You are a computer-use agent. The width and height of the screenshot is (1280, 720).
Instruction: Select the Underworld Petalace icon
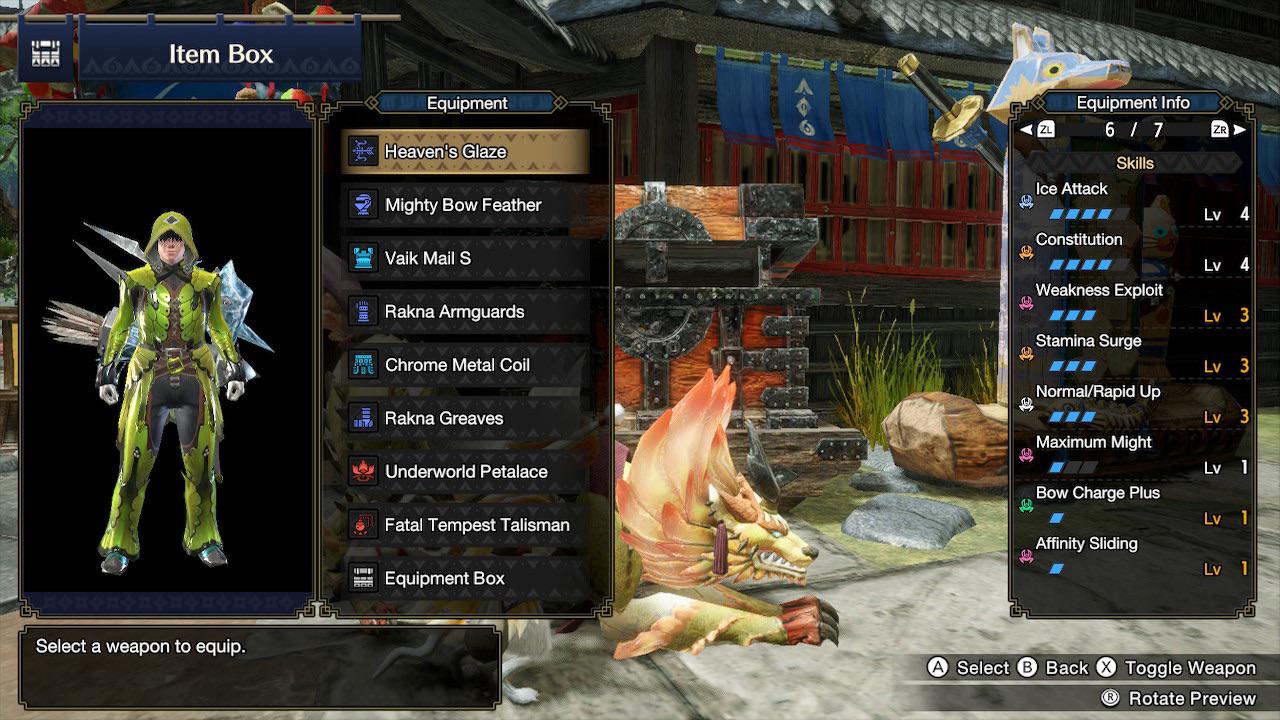coord(364,471)
